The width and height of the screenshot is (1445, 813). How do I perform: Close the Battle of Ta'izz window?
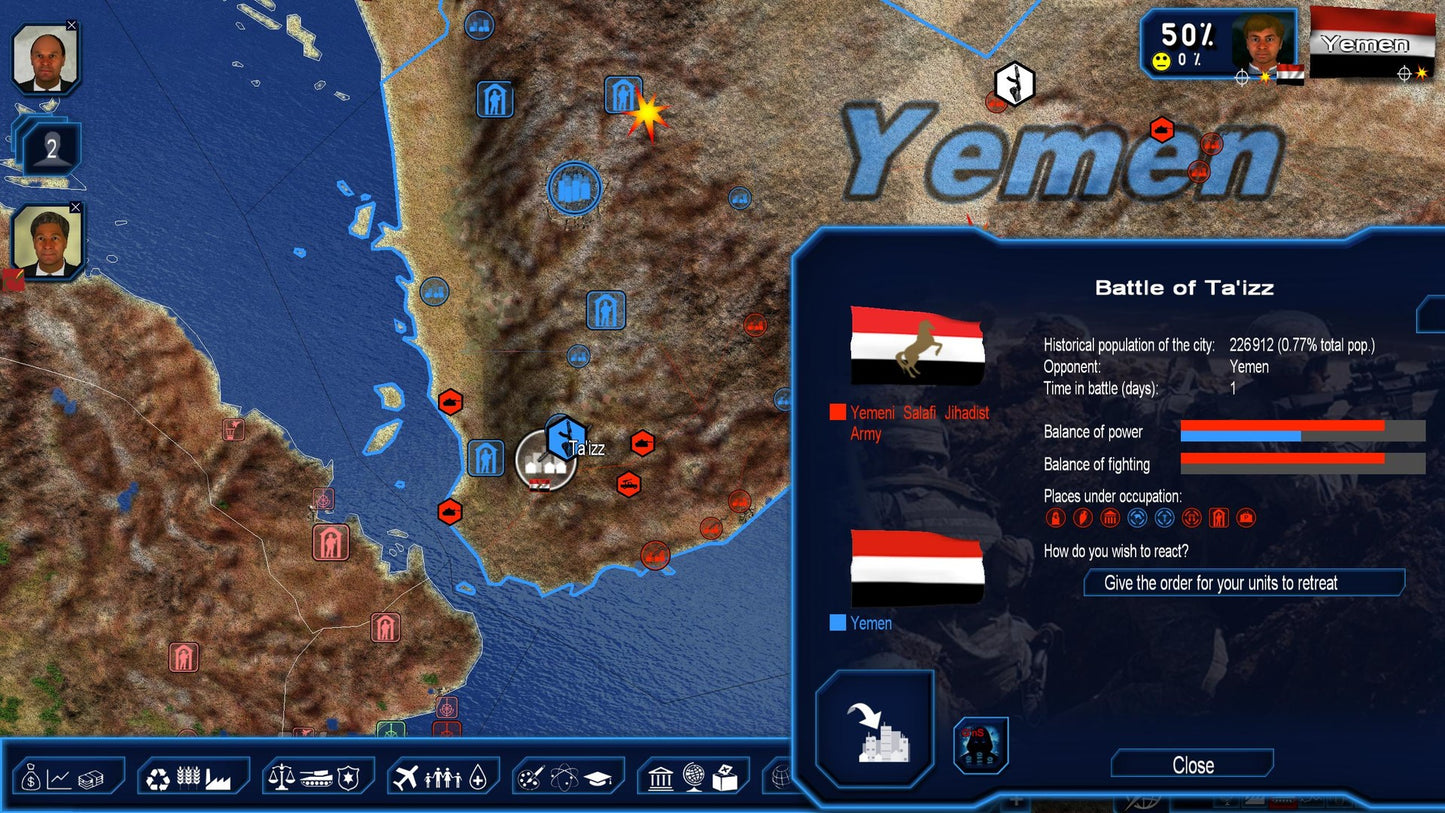tap(1191, 764)
